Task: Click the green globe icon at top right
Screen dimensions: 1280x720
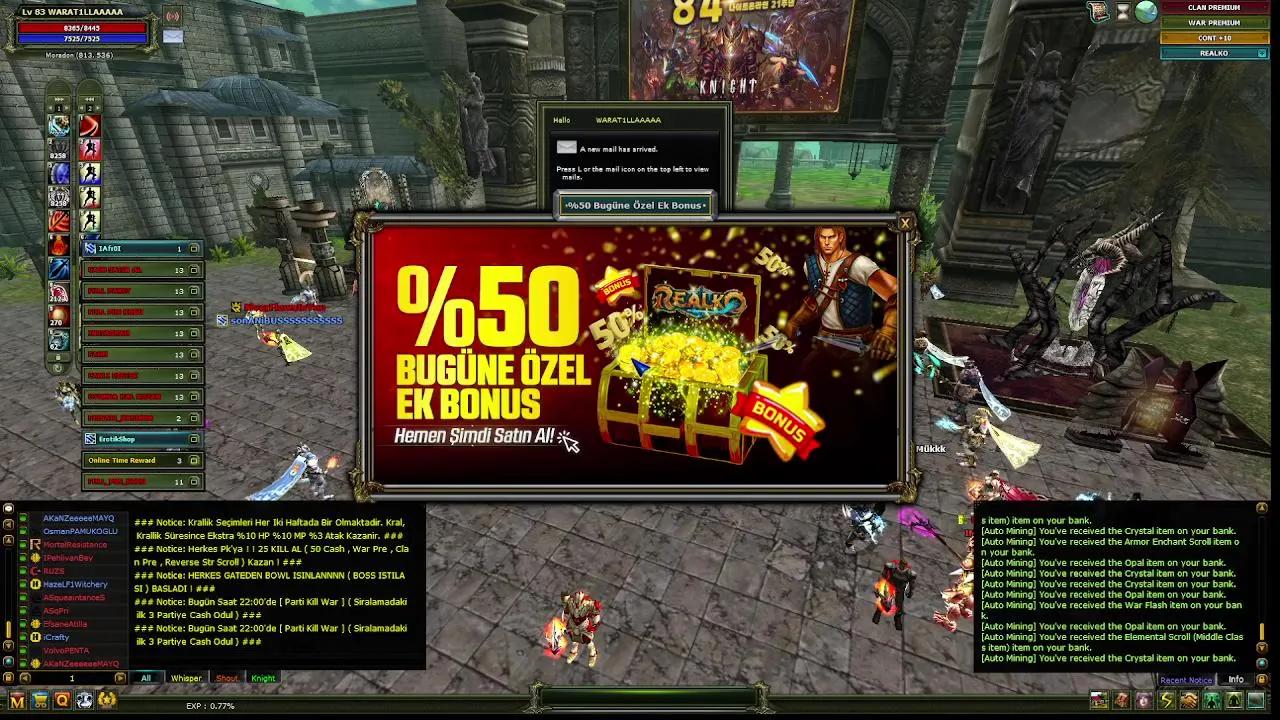Action: [1144, 13]
